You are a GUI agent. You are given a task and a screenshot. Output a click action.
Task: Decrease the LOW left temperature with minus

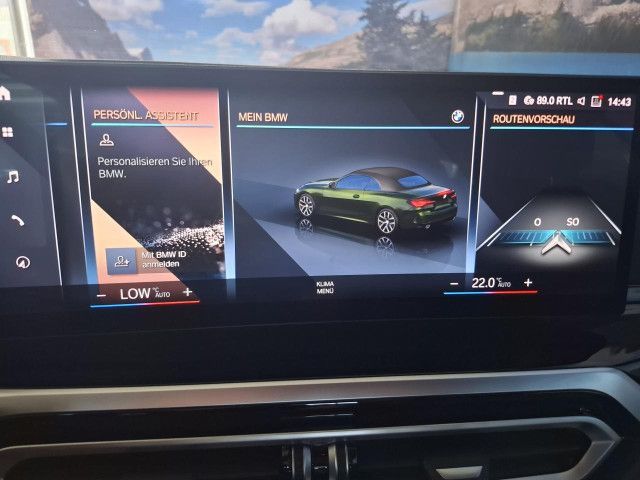point(102,294)
